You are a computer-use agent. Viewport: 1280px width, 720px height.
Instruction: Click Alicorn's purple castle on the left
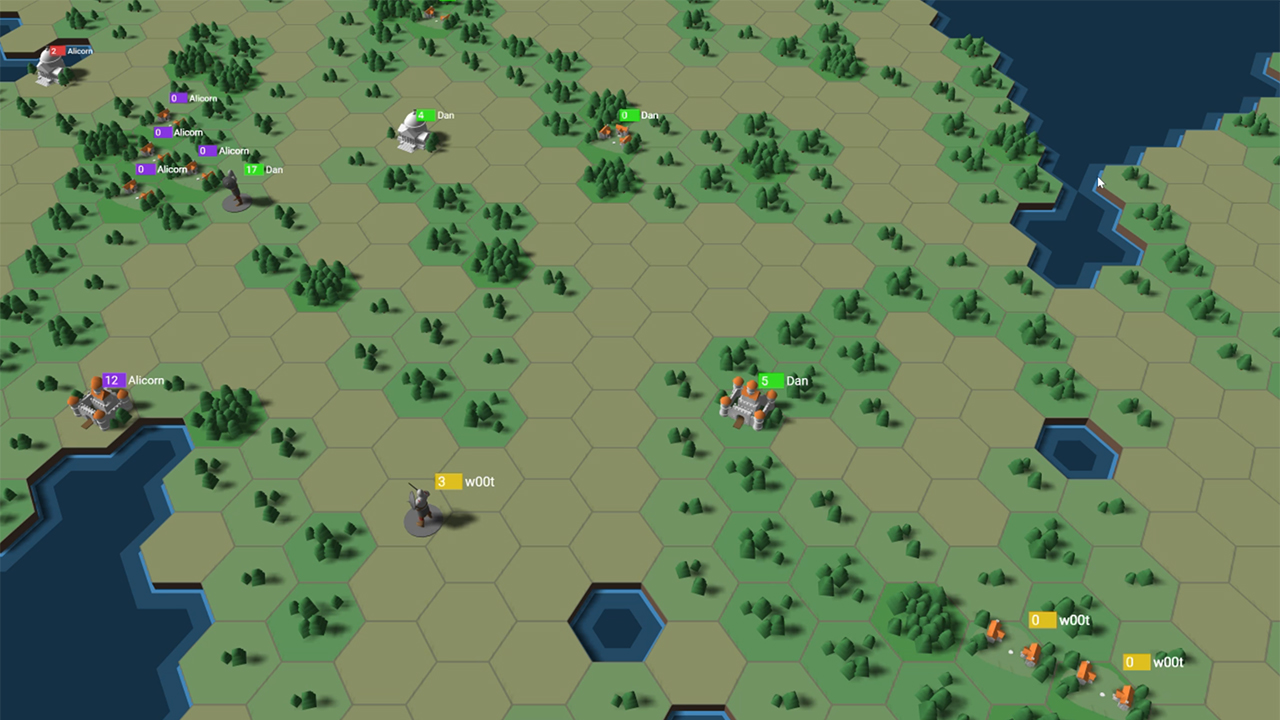100,405
